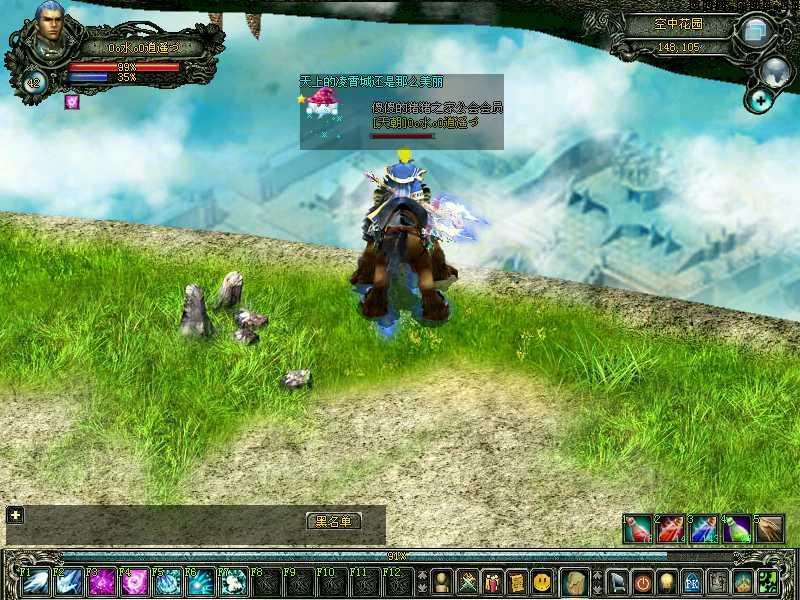Screen dimensions: 800x600
Task: Expand the chat panel with the plus button
Action: [15, 515]
